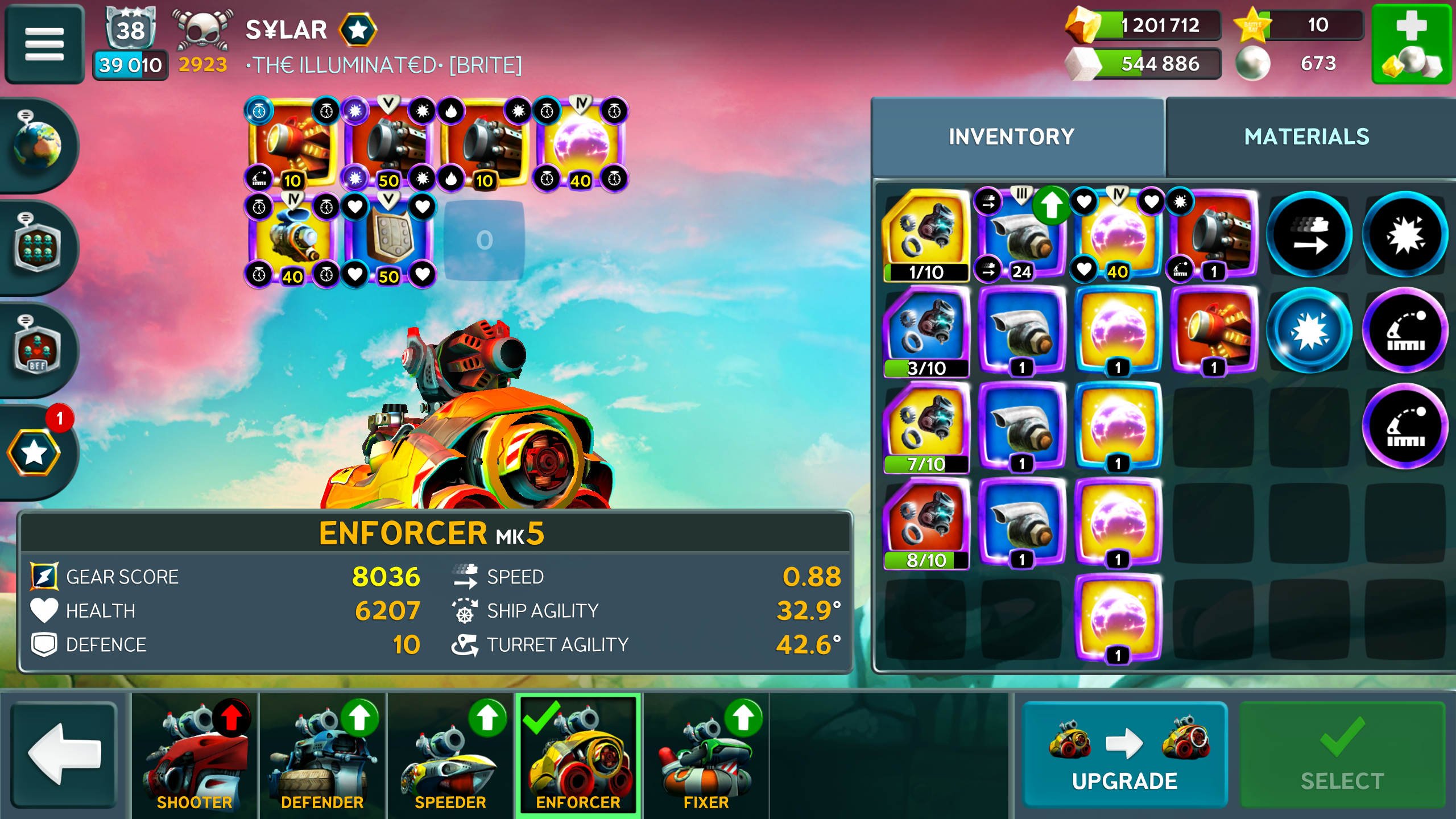Choose the Defender ship
The height and width of the screenshot is (819, 1456).
[x=322, y=755]
